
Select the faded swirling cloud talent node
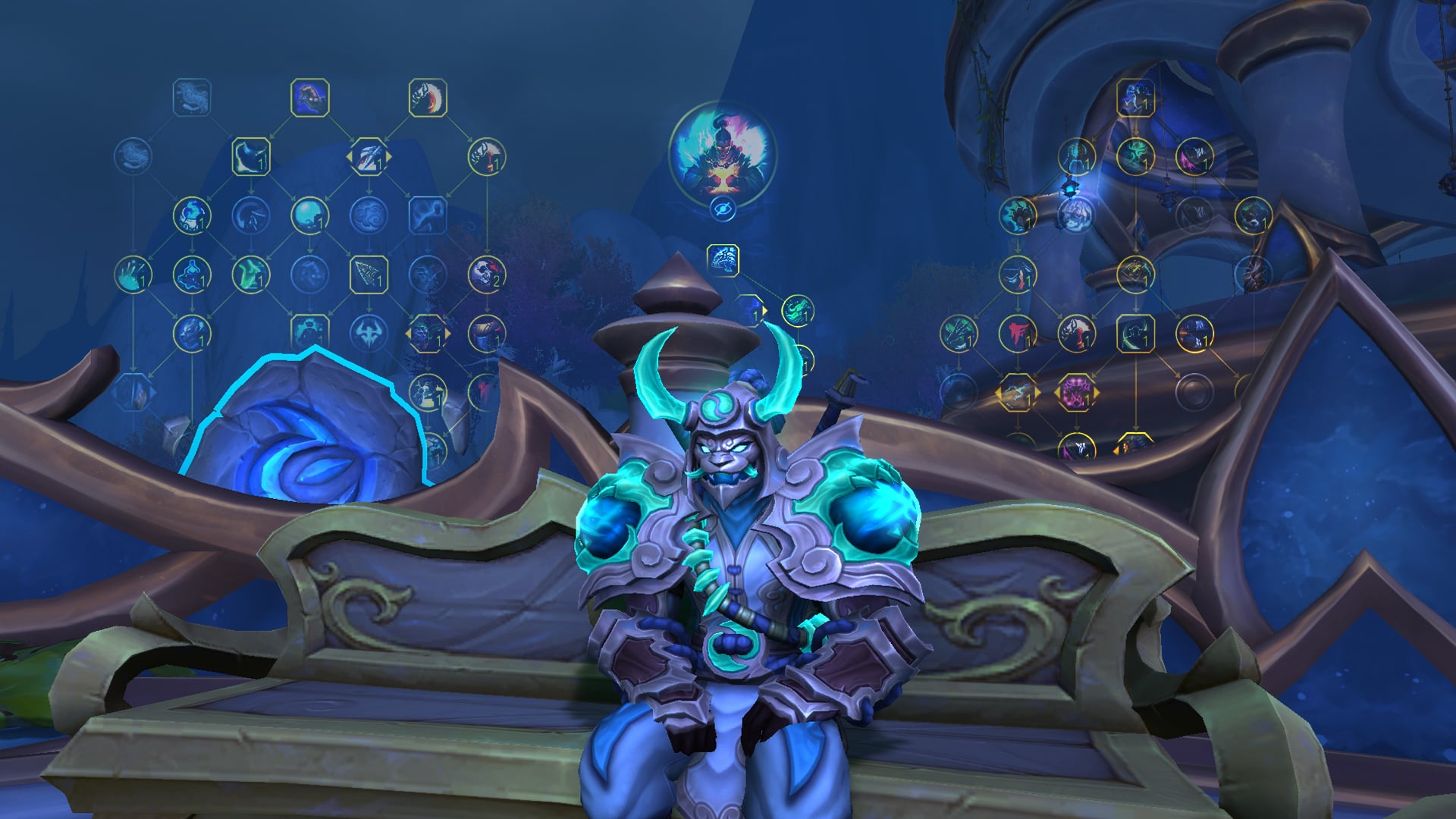pos(369,215)
